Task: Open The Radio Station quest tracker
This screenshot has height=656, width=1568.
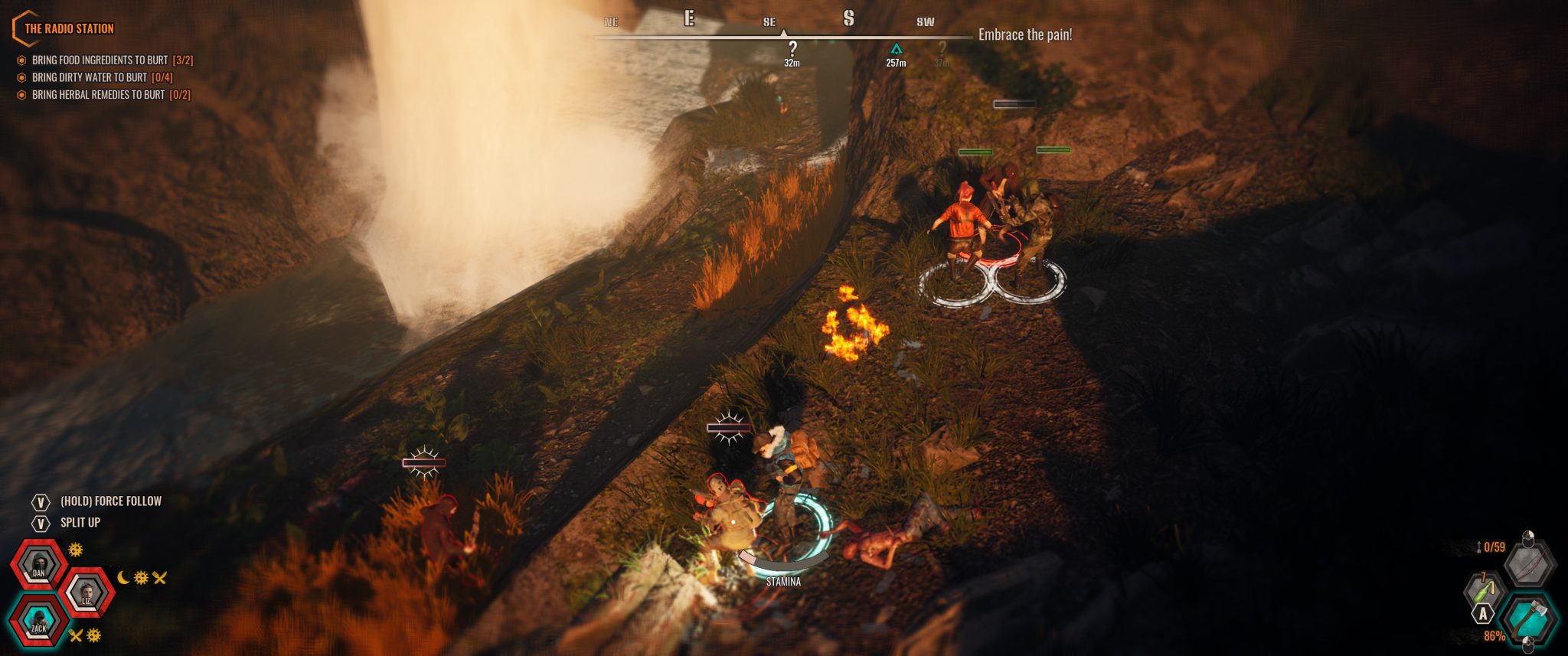Action: (69, 29)
